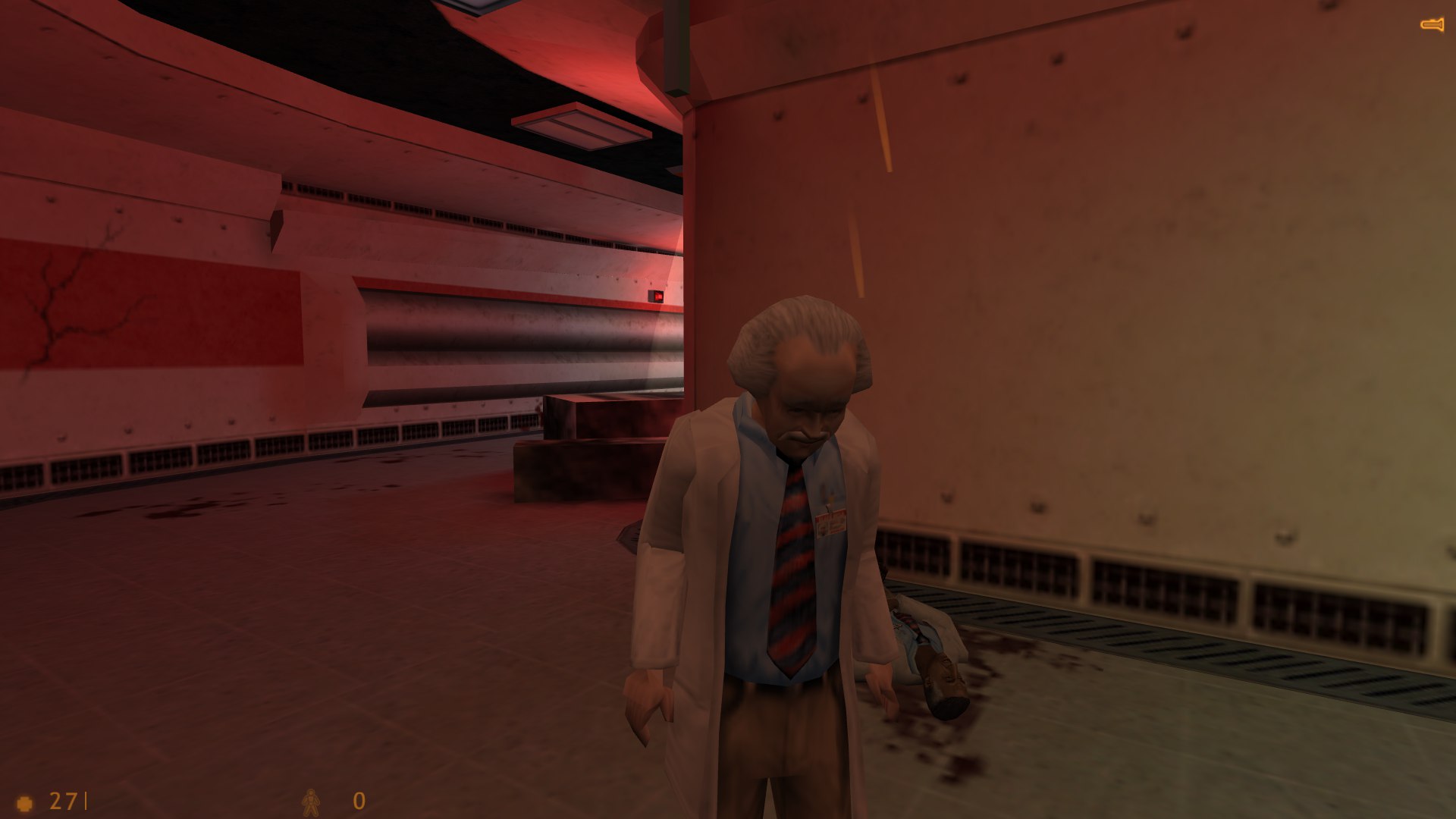Click the HEV suit armor icon

(311, 802)
